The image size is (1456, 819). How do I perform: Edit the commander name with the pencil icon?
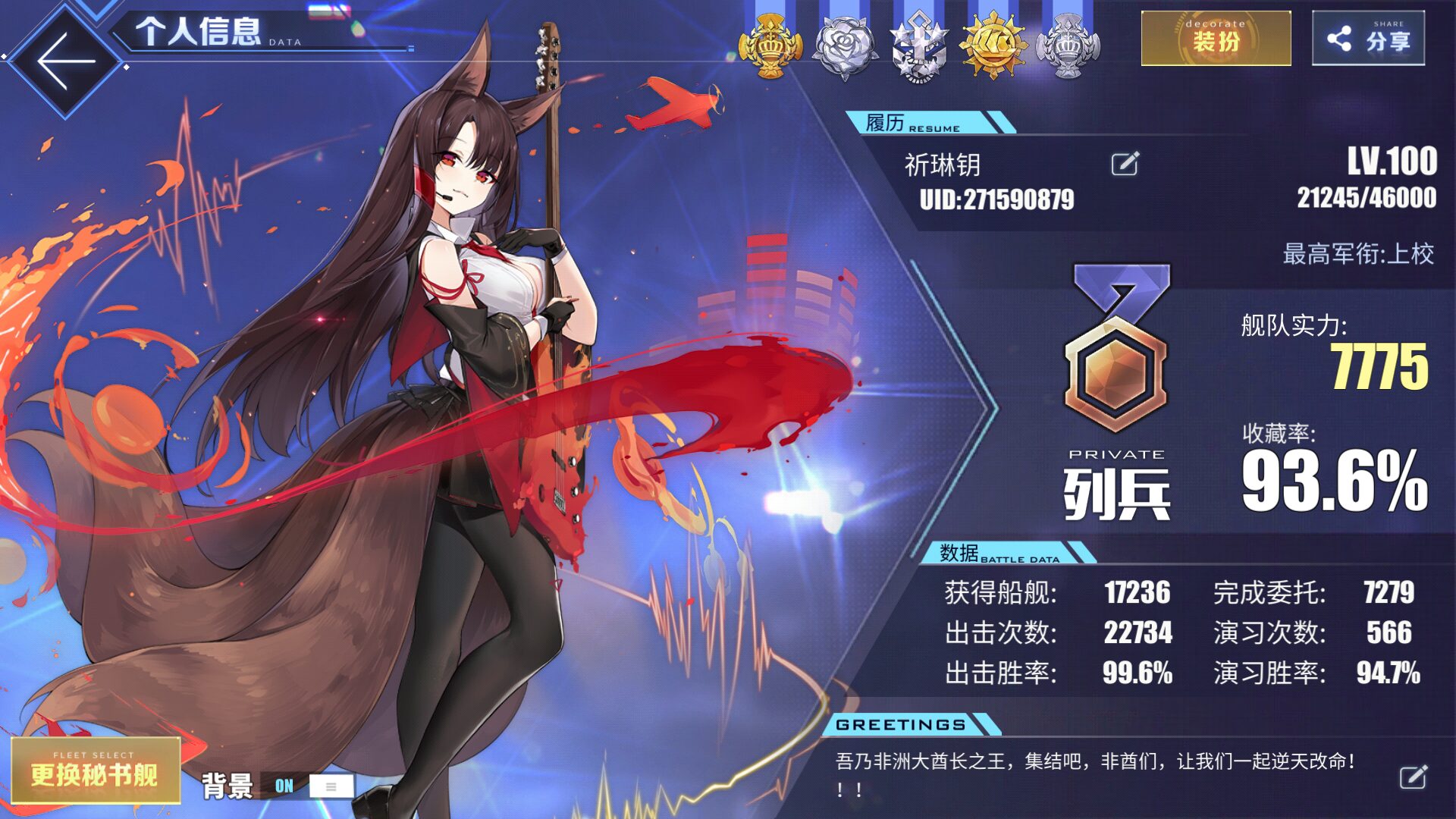pos(1125,164)
